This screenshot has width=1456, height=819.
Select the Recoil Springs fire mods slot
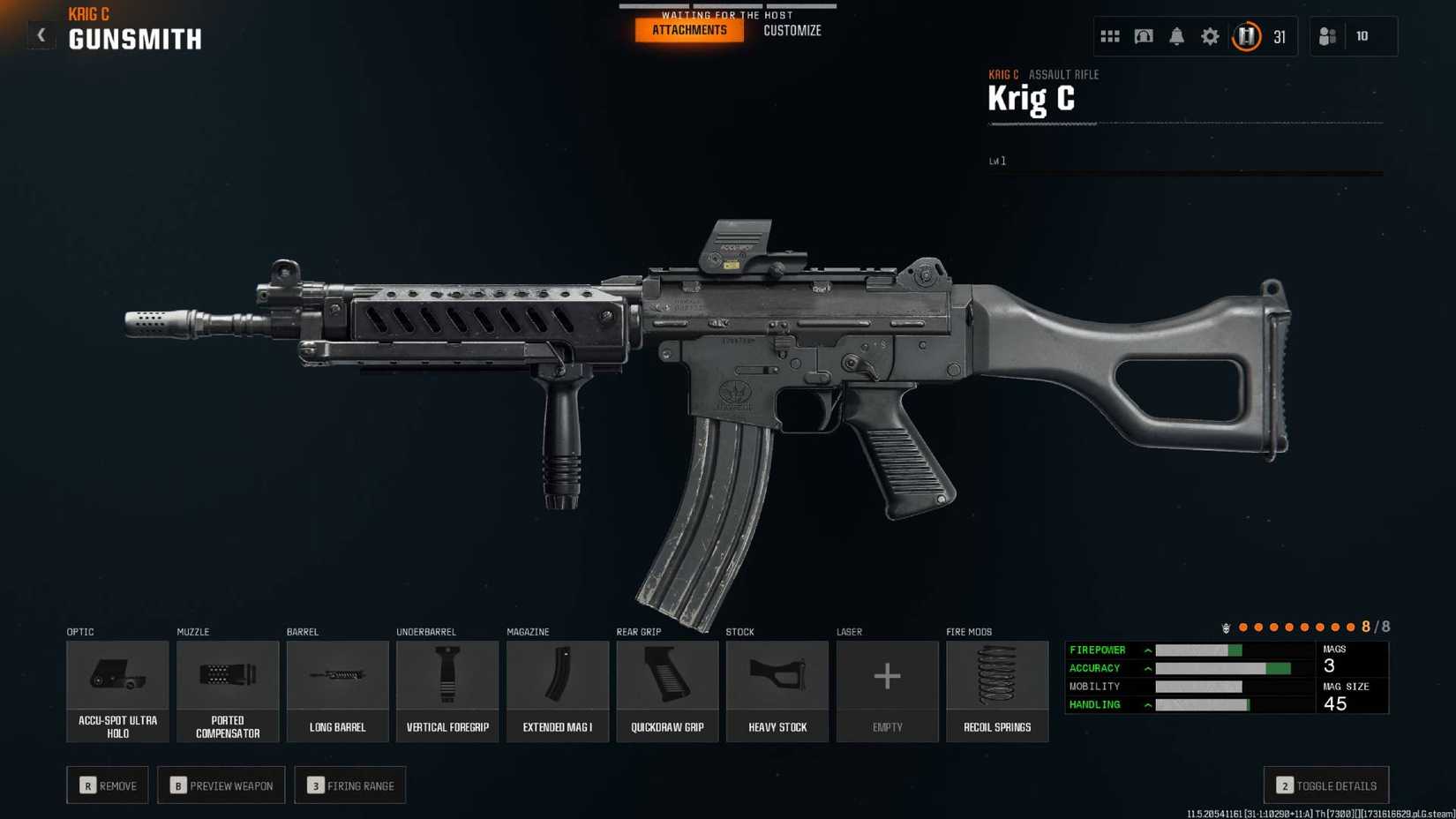[997, 691]
